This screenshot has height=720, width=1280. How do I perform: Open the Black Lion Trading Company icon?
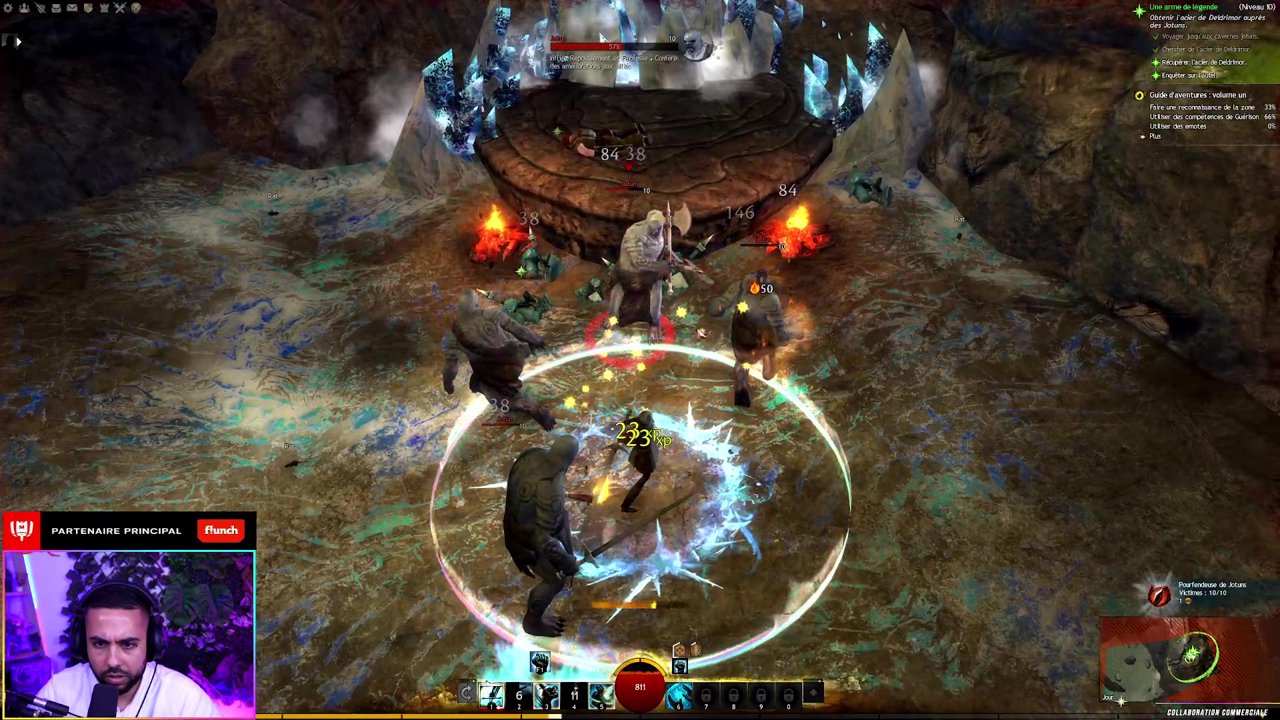tap(135, 8)
